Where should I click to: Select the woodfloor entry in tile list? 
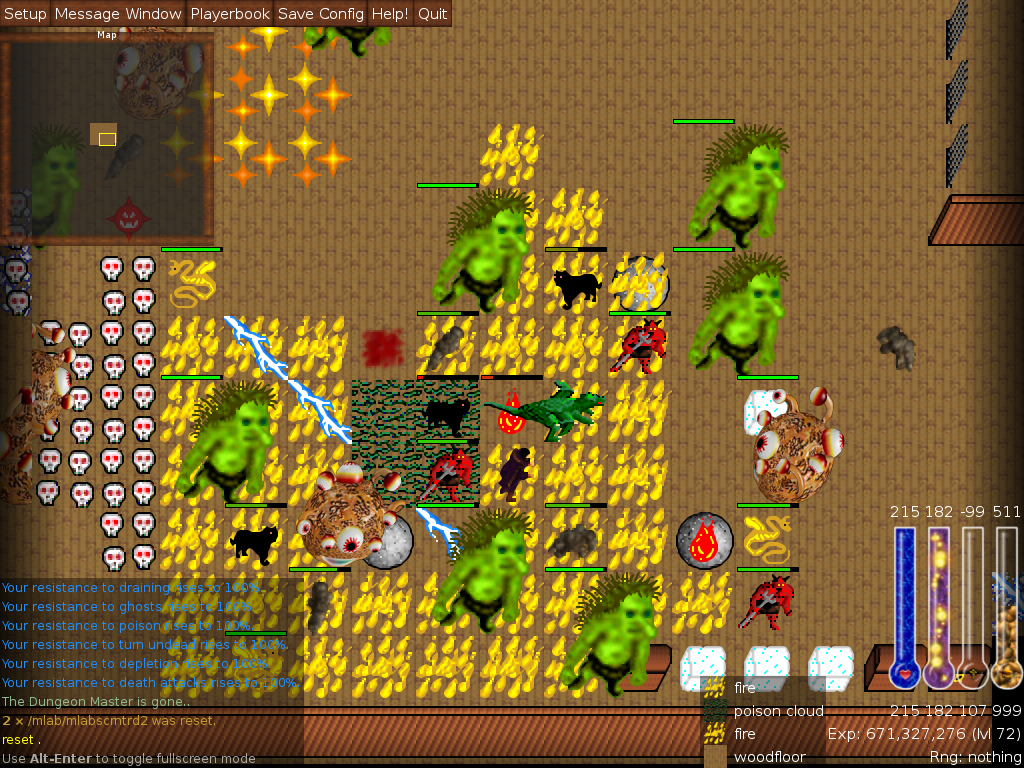[769, 757]
